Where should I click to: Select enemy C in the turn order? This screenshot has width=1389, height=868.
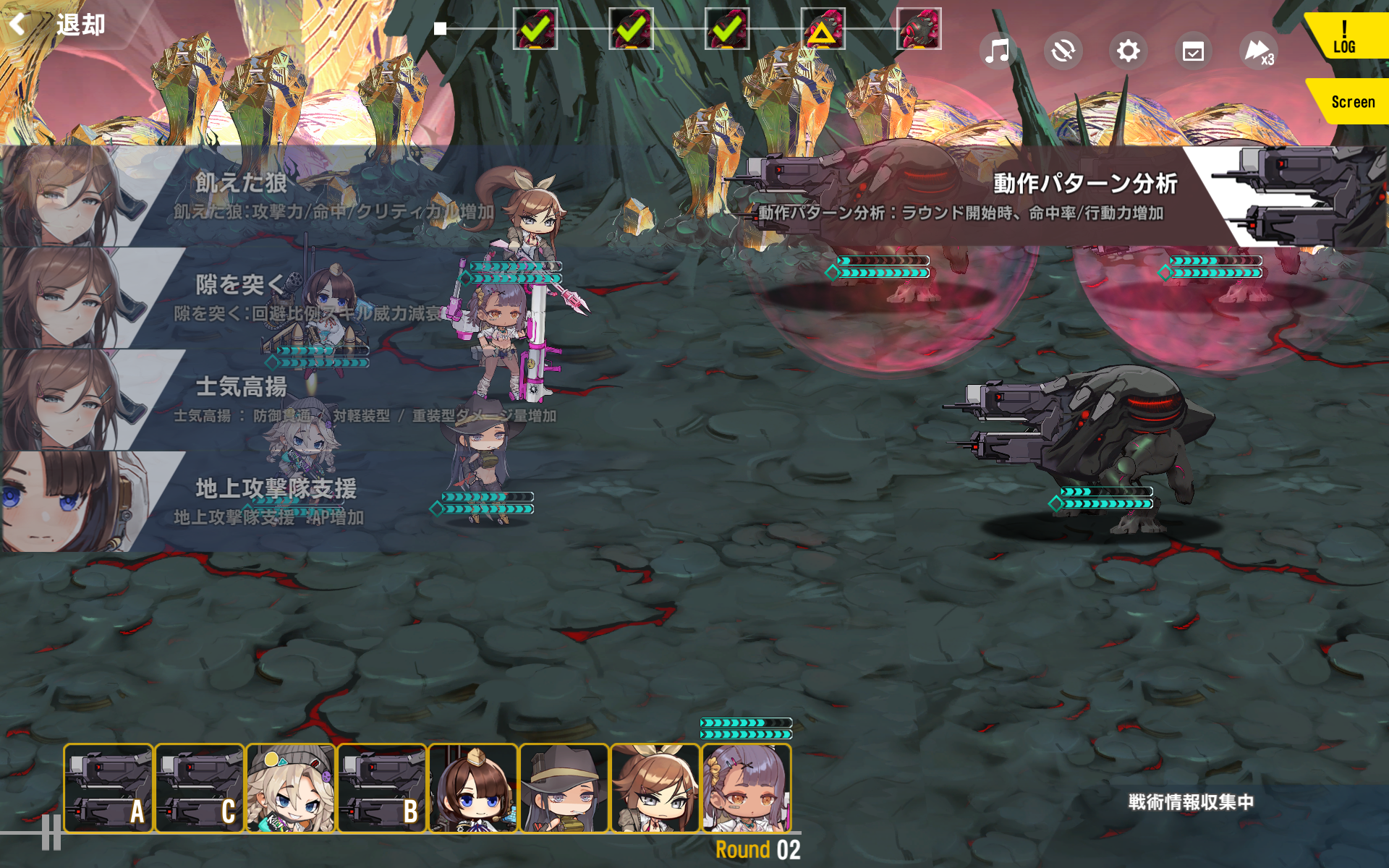pos(200,788)
